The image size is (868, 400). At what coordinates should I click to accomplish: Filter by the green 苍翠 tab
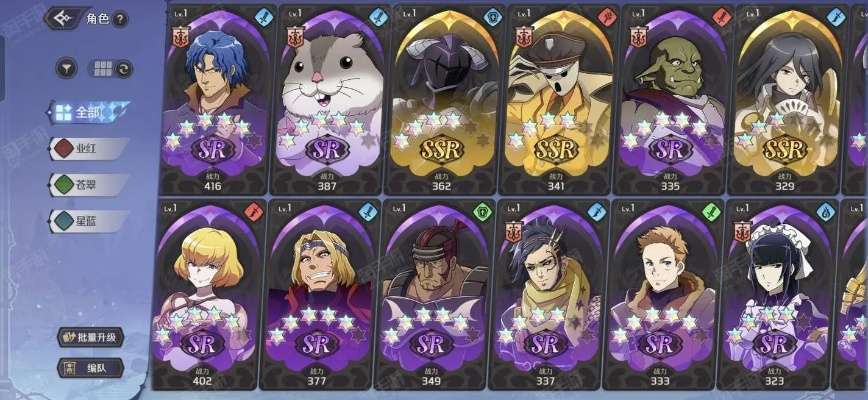(89, 184)
